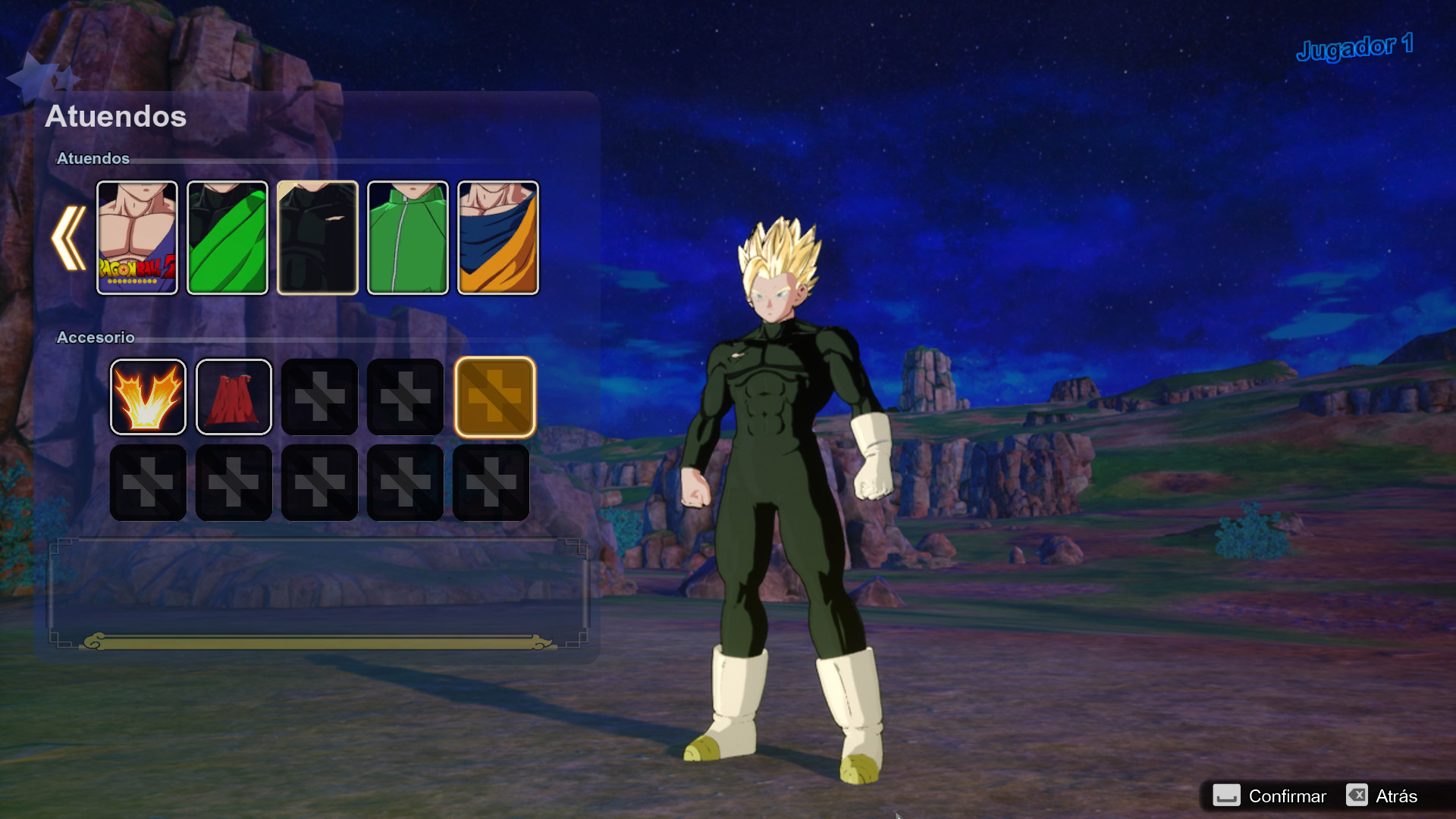Select the shirtless Dragon Ball outfit

[137, 236]
